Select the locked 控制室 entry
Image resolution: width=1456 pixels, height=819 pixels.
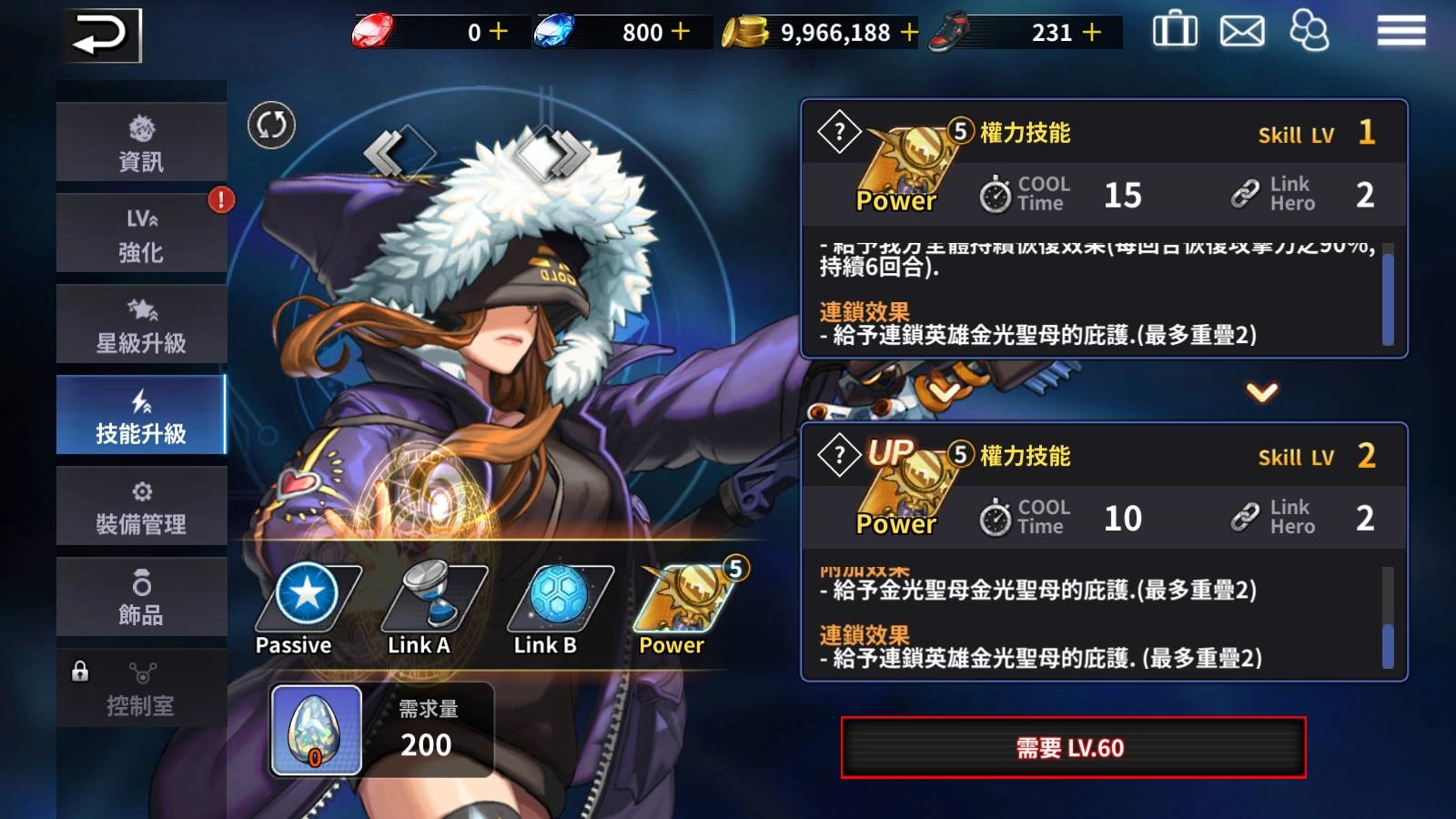click(x=141, y=687)
